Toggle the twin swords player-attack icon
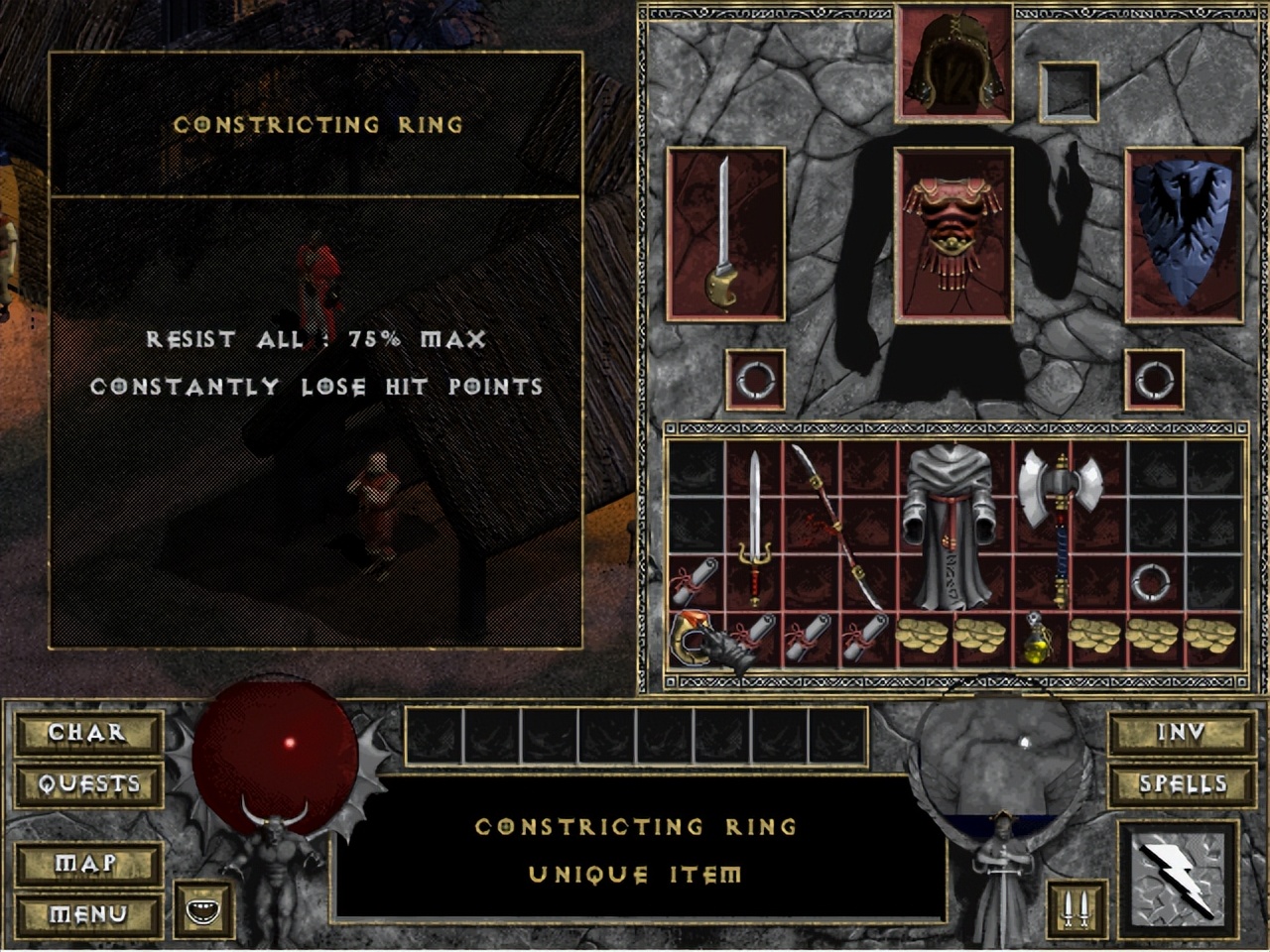The width and height of the screenshot is (1270, 952). [x=1074, y=908]
